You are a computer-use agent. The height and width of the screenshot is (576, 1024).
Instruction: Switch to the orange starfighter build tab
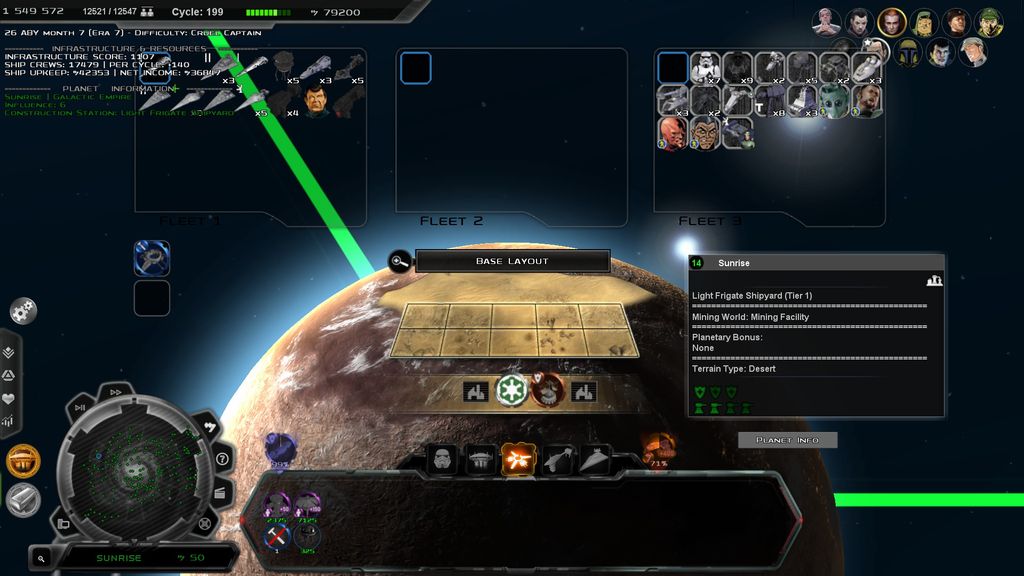pyautogui.click(x=518, y=459)
